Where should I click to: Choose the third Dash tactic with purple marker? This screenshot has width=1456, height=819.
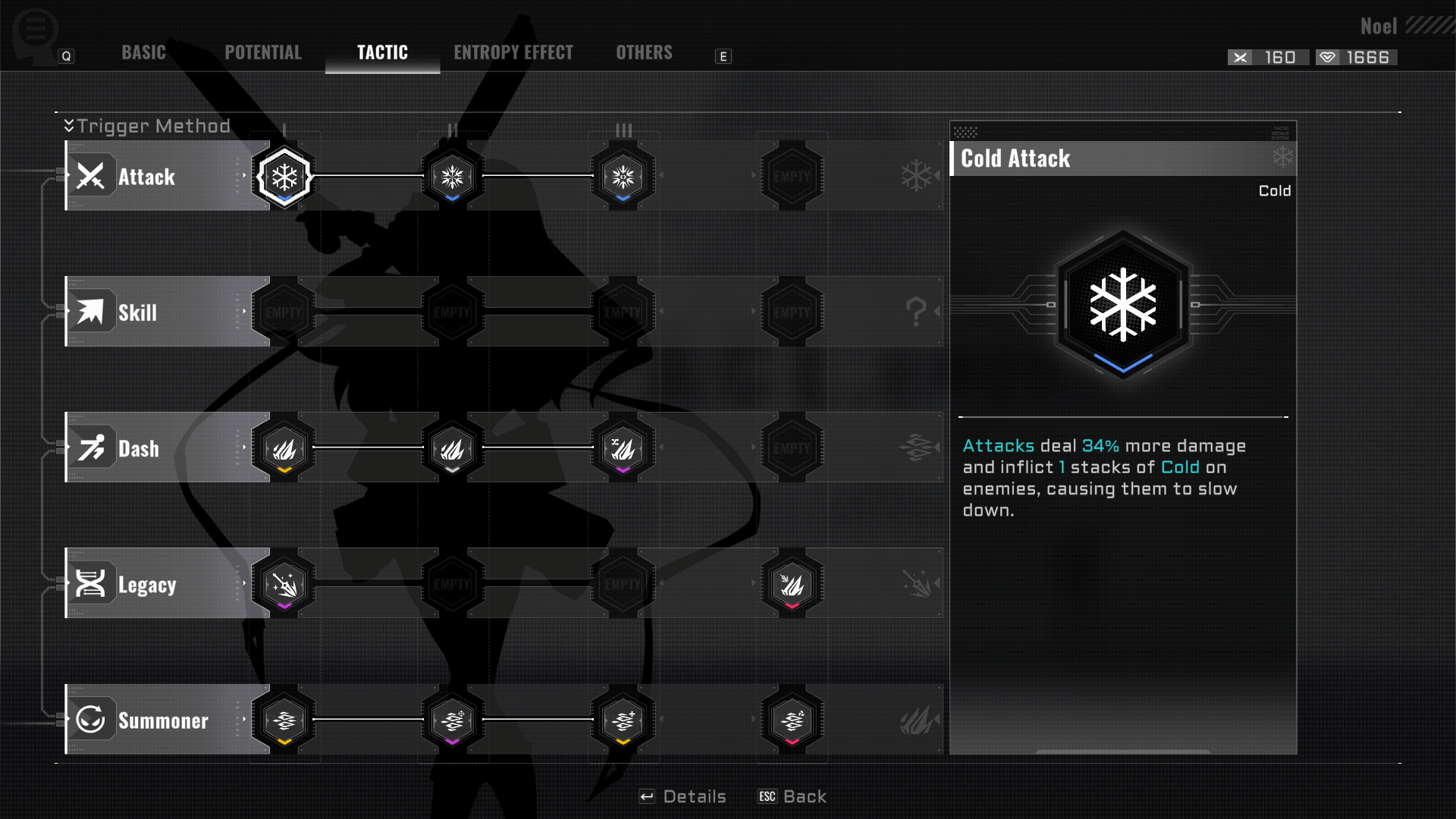pyautogui.click(x=623, y=448)
